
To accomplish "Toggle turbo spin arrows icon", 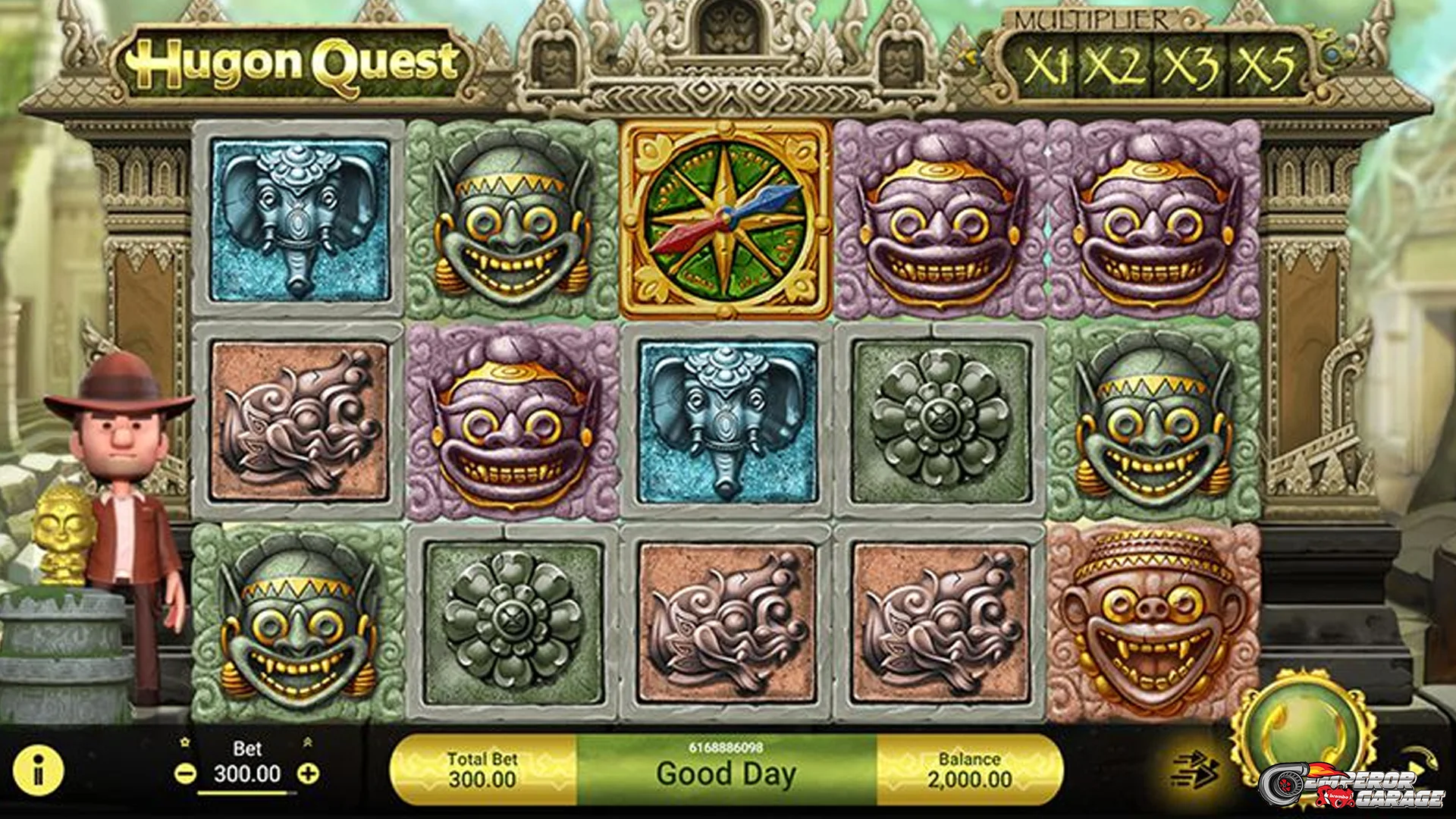I will 1194,770.
